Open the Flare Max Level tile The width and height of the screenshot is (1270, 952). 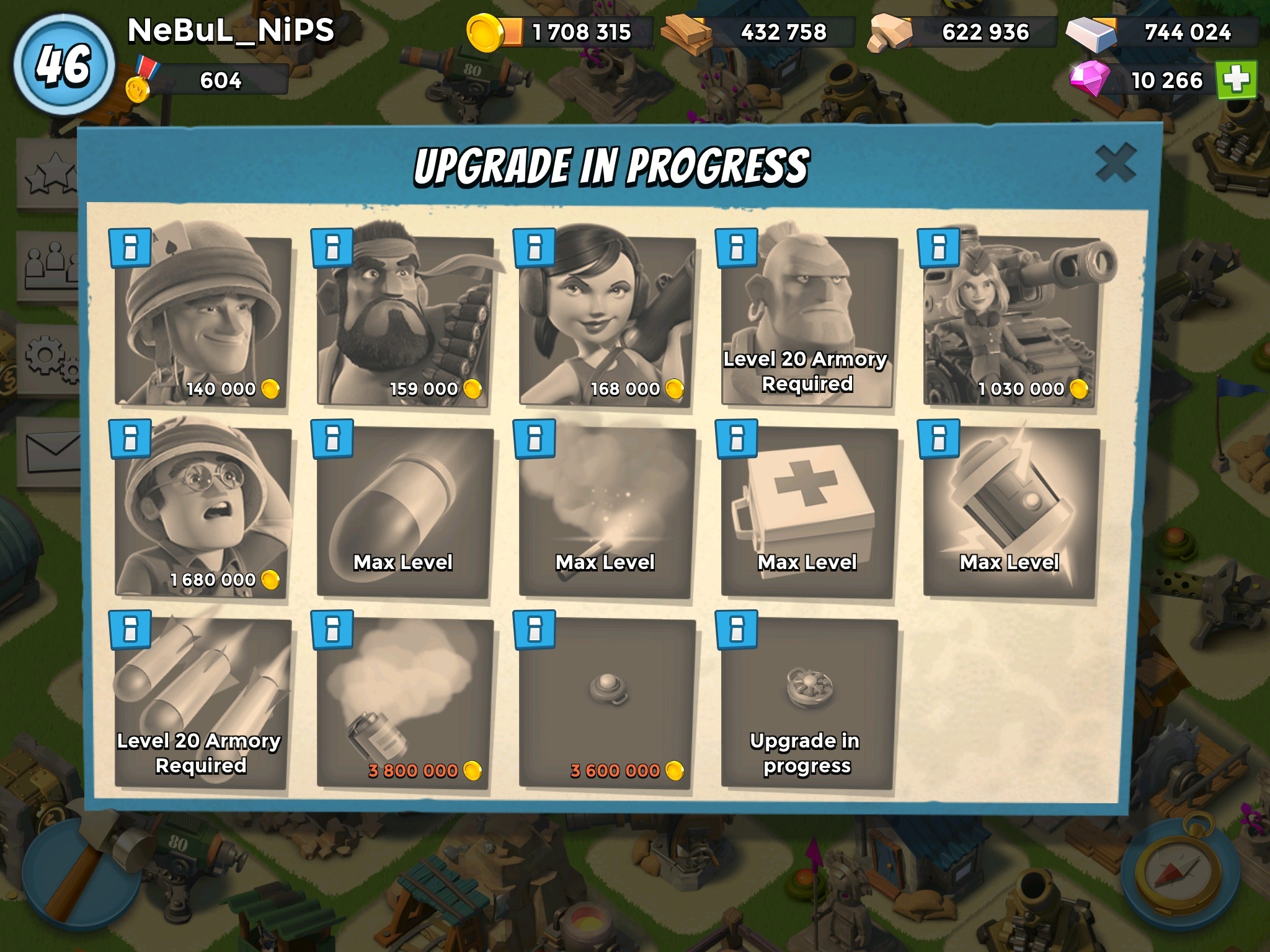607,512
